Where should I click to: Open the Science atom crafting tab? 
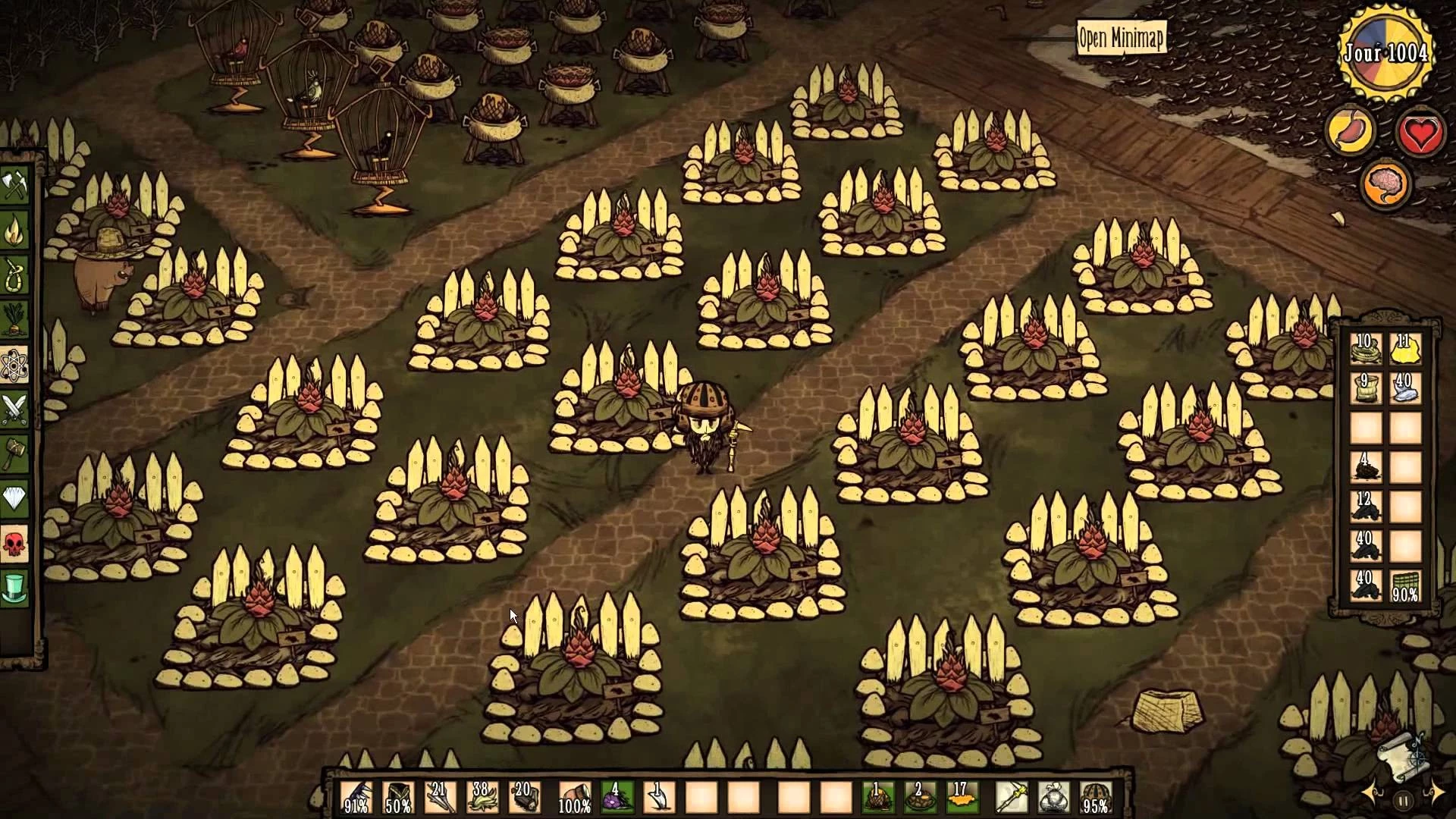(15, 366)
